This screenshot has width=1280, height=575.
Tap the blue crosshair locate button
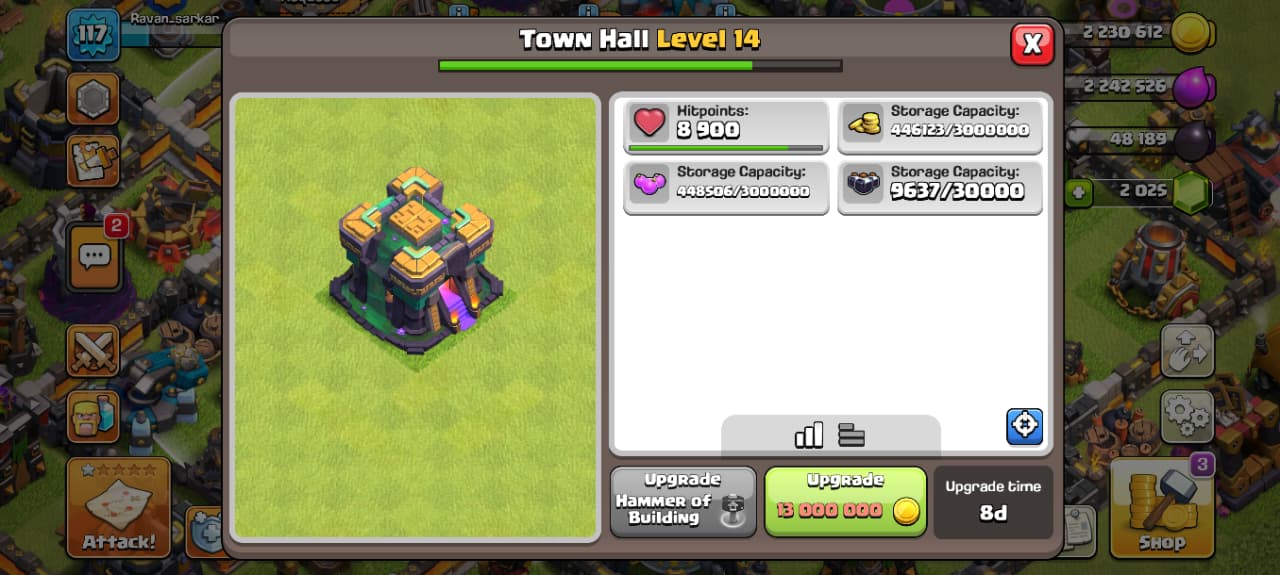1024,426
